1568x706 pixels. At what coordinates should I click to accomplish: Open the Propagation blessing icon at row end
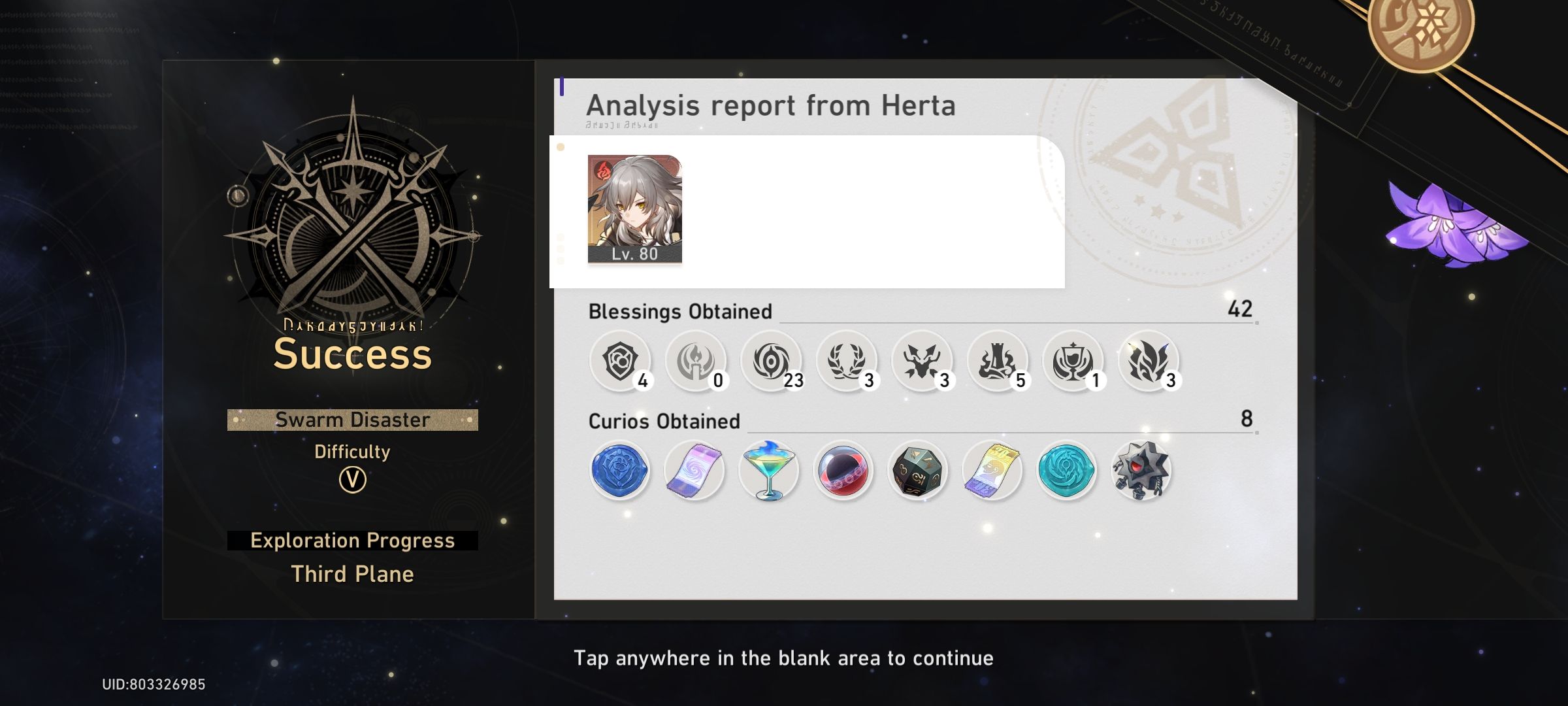pos(1149,360)
